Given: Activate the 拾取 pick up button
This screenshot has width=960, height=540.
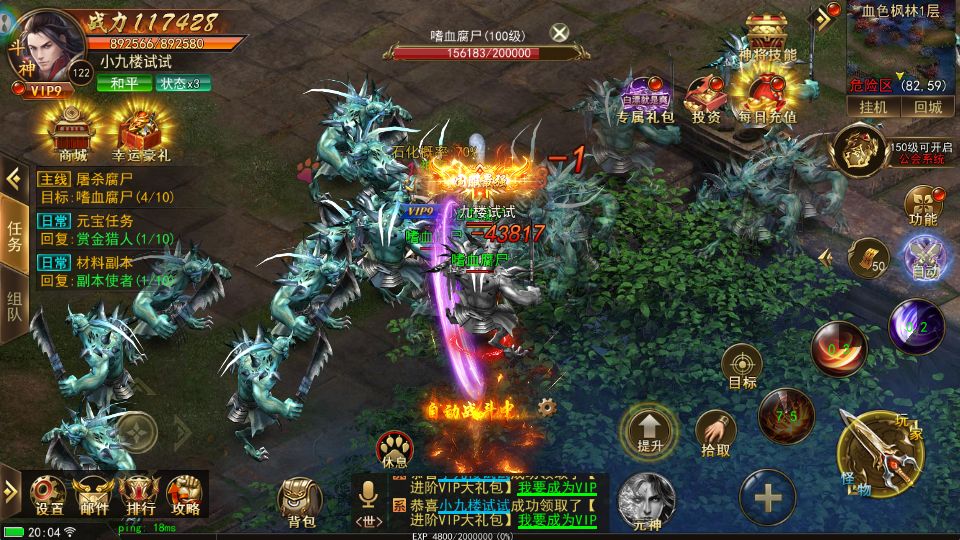Looking at the screenshot, I should [x=715, y=433].
